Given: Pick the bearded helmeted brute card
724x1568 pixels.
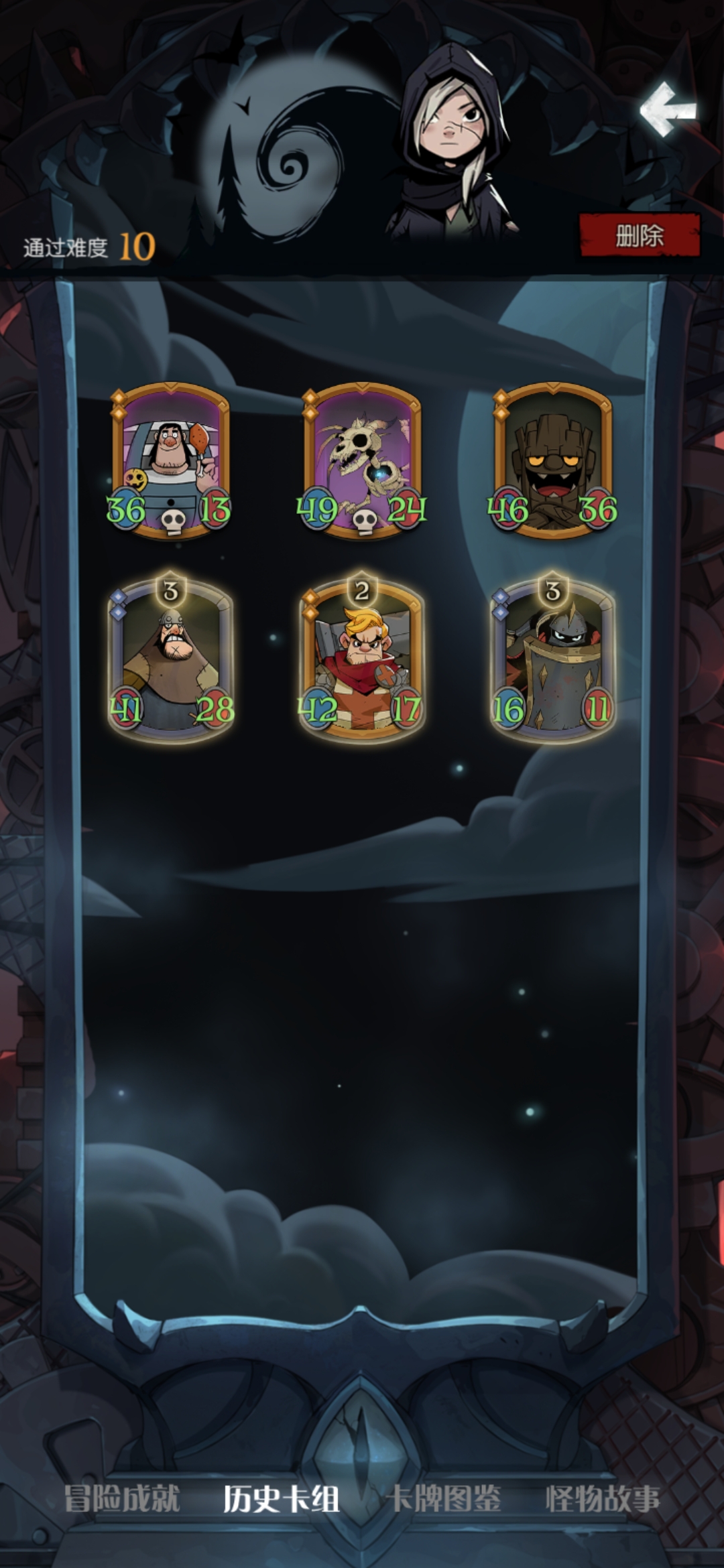Looking at the screenshot, I should [x=171, y=660].
